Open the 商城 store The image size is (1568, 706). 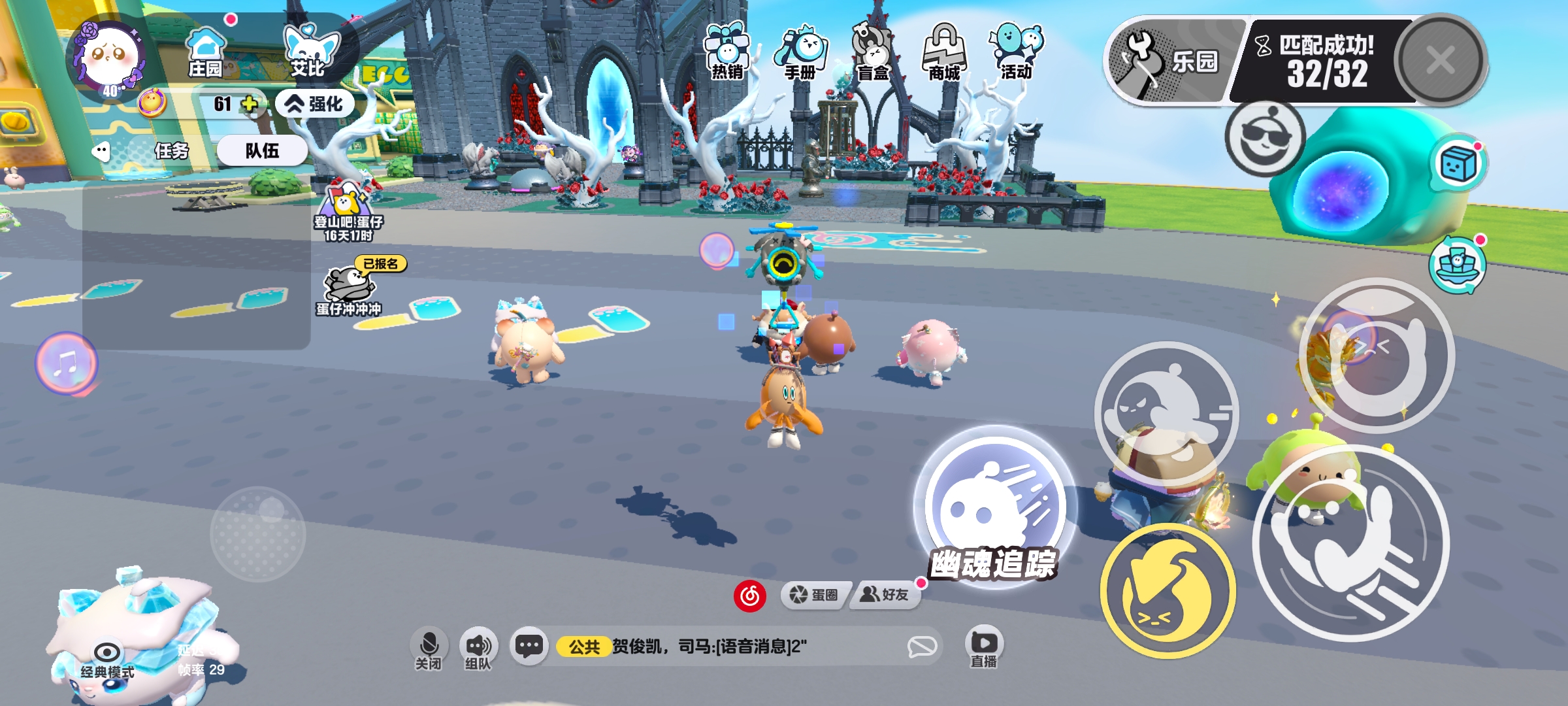[944, 54]
